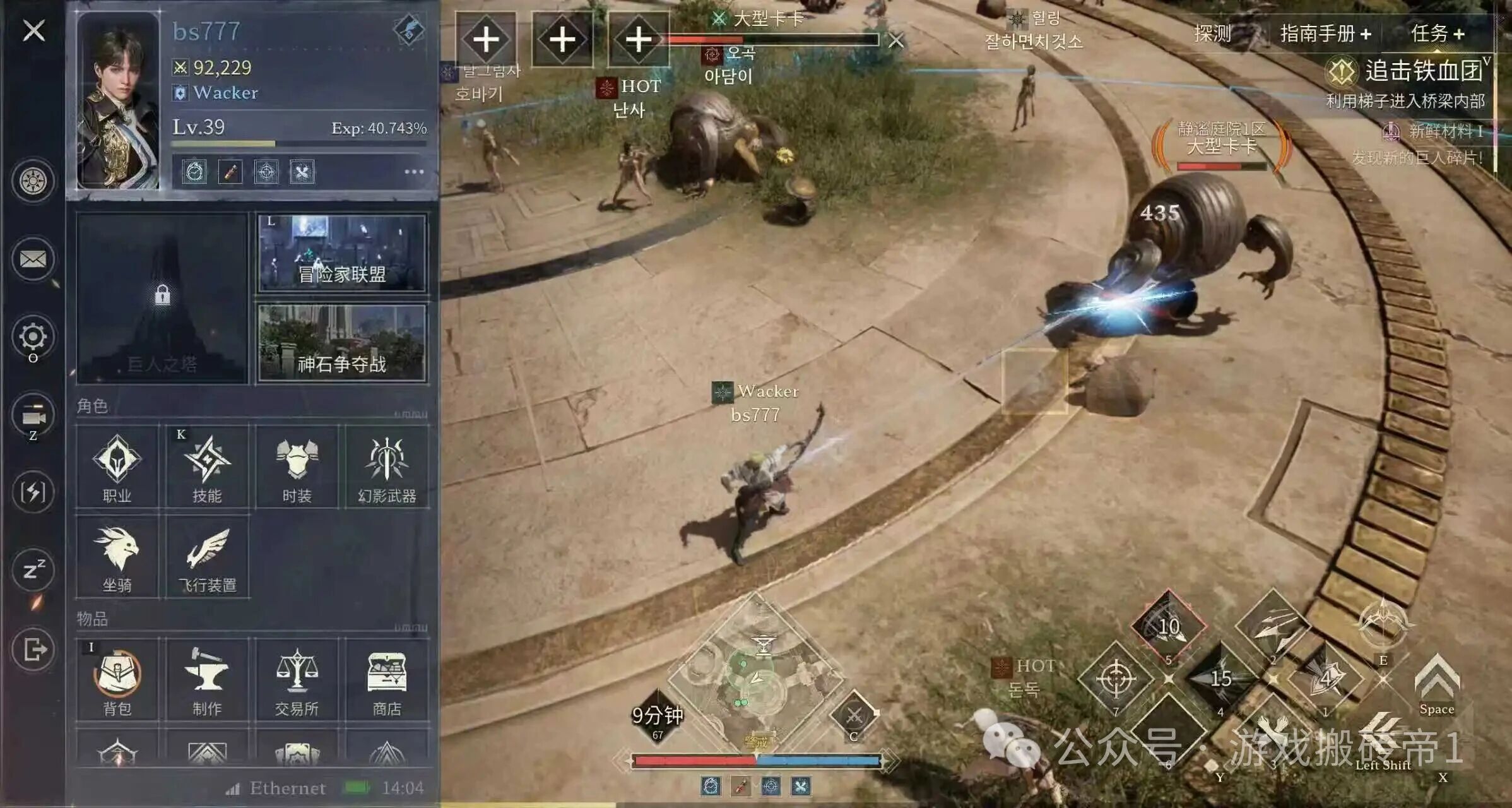Open the 幻影武器 phantom weapon menu
This screenshot has height=808, width=1512.
click(387, 467)
